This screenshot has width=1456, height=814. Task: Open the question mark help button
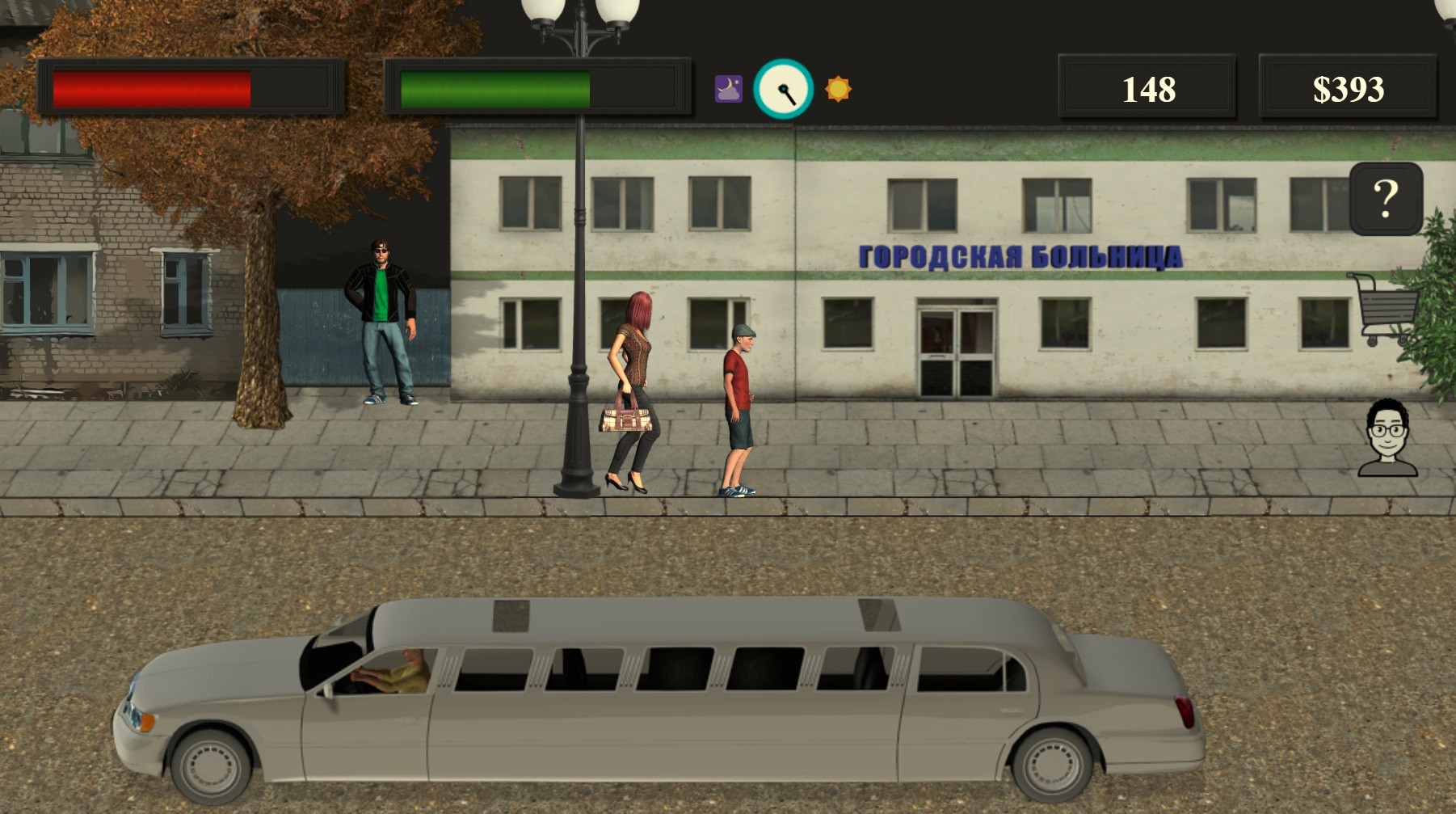tap(1386, 199)
